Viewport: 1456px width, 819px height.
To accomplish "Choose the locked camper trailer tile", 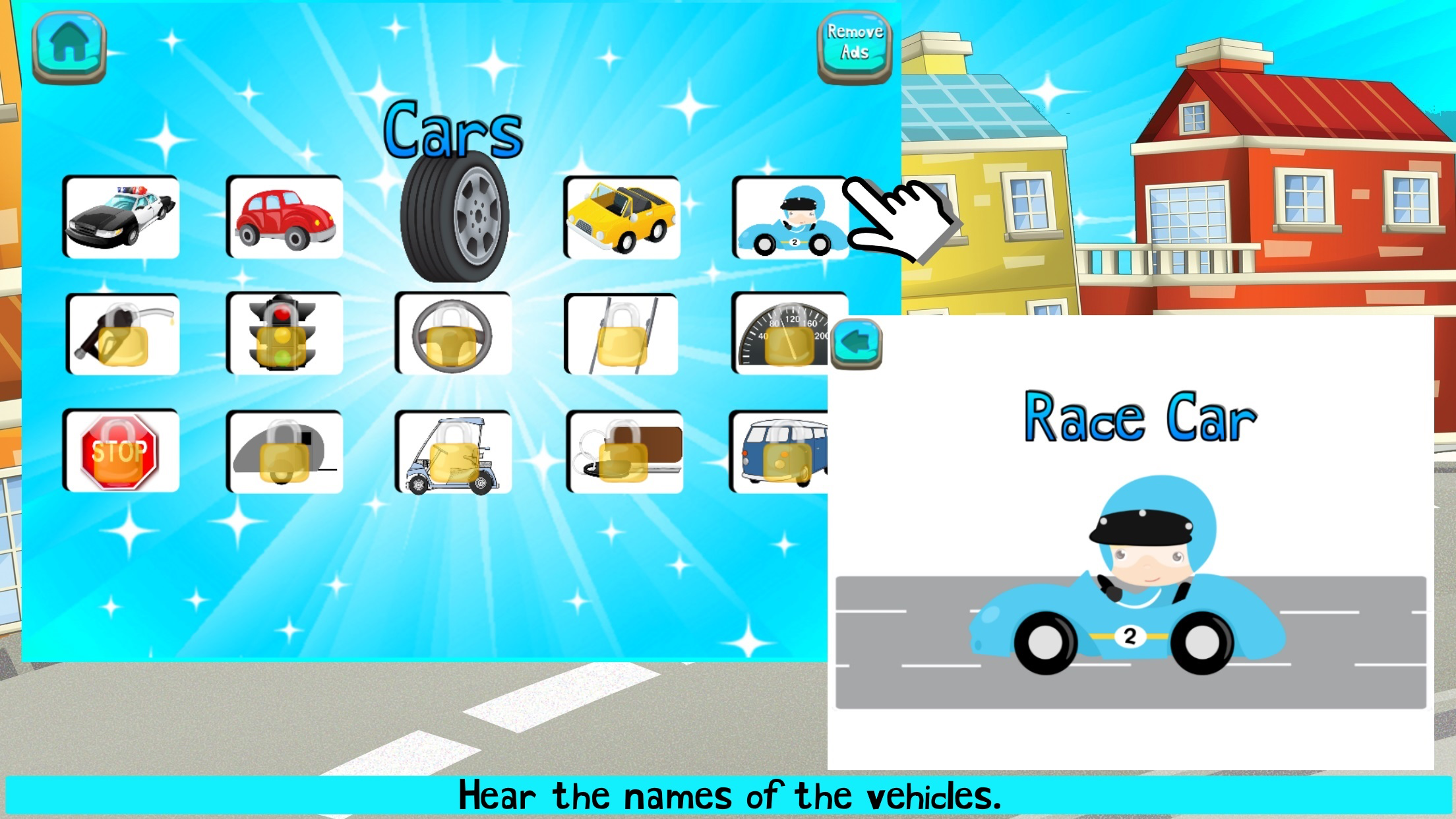I will pos(285,451).
